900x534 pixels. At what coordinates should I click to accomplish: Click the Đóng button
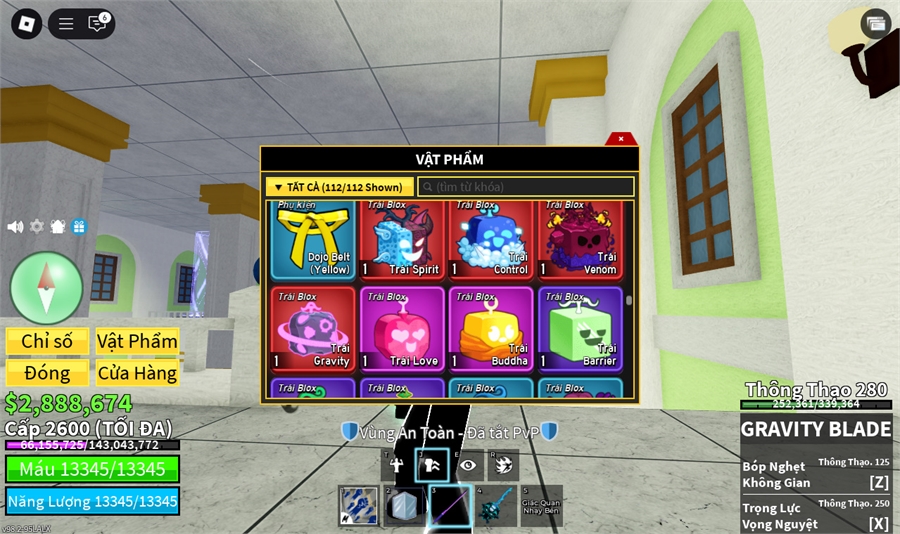tap(47, 373)
